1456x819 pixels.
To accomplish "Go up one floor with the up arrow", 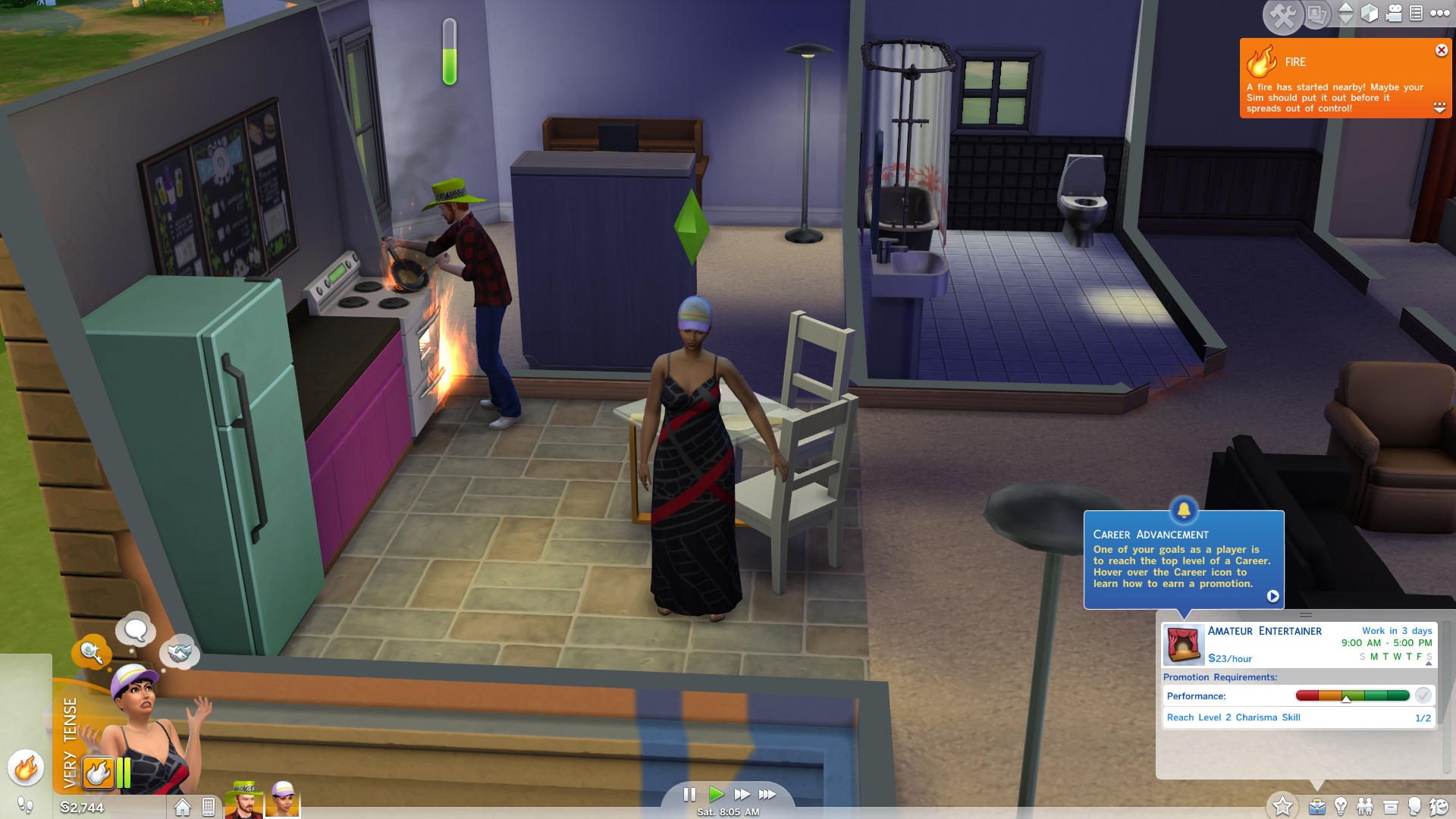I will click(x=1345, y=8).
